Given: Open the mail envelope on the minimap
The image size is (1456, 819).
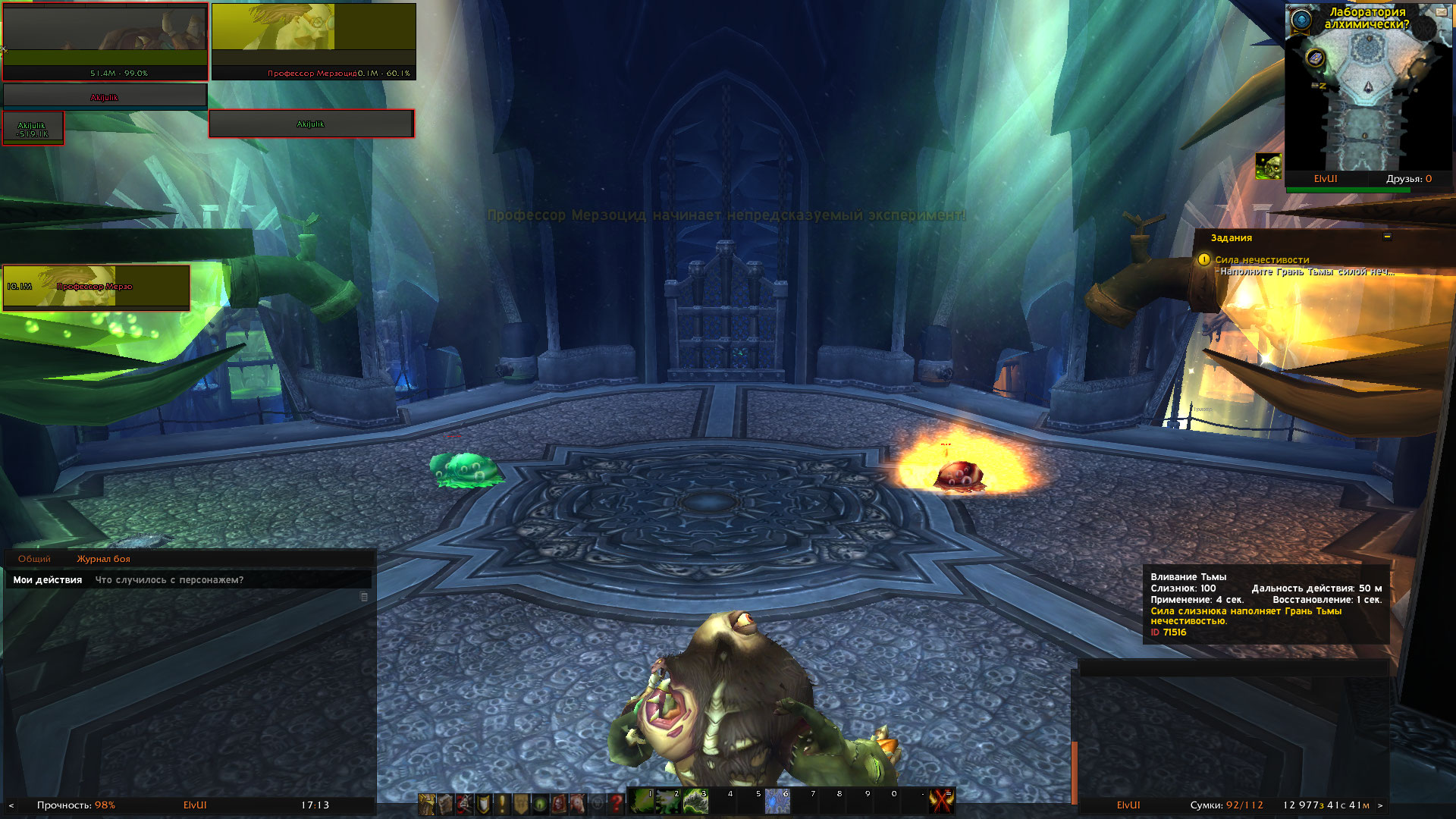Looking at the screenshot, I should coord(1441,12).
